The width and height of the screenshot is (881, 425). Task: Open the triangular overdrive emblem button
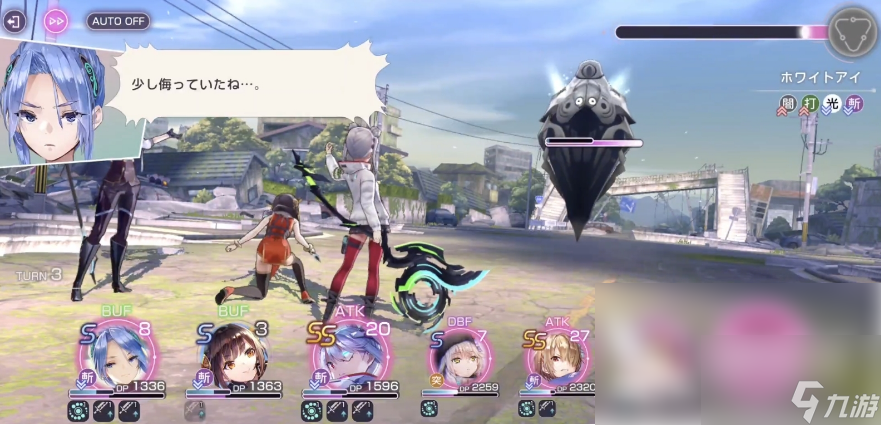(852, 31)
